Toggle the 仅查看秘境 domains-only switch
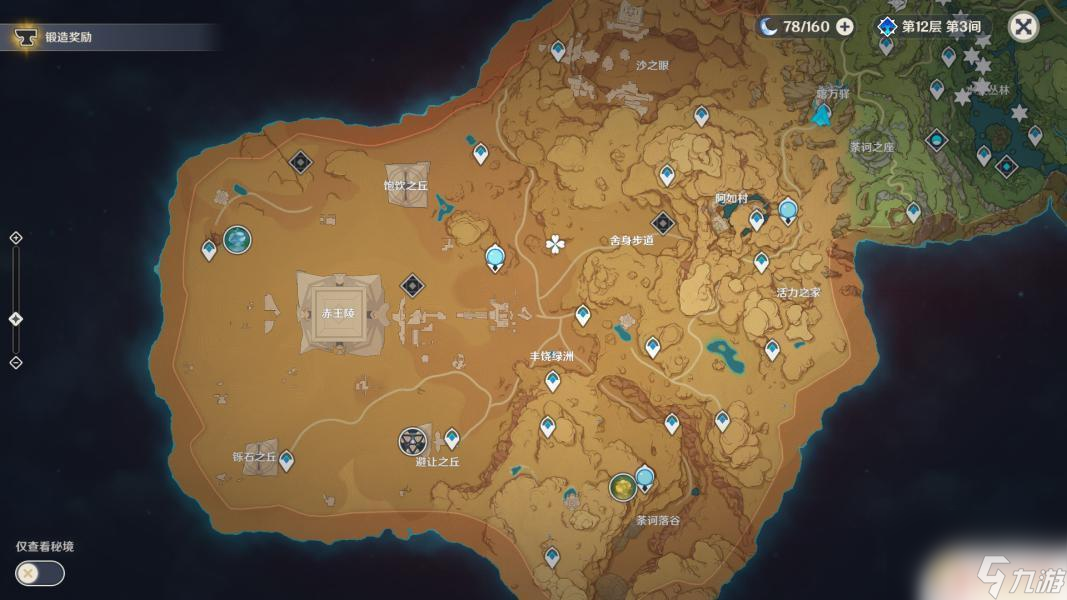Screen dimensions: 1067x600 click(x=40, y=573)
